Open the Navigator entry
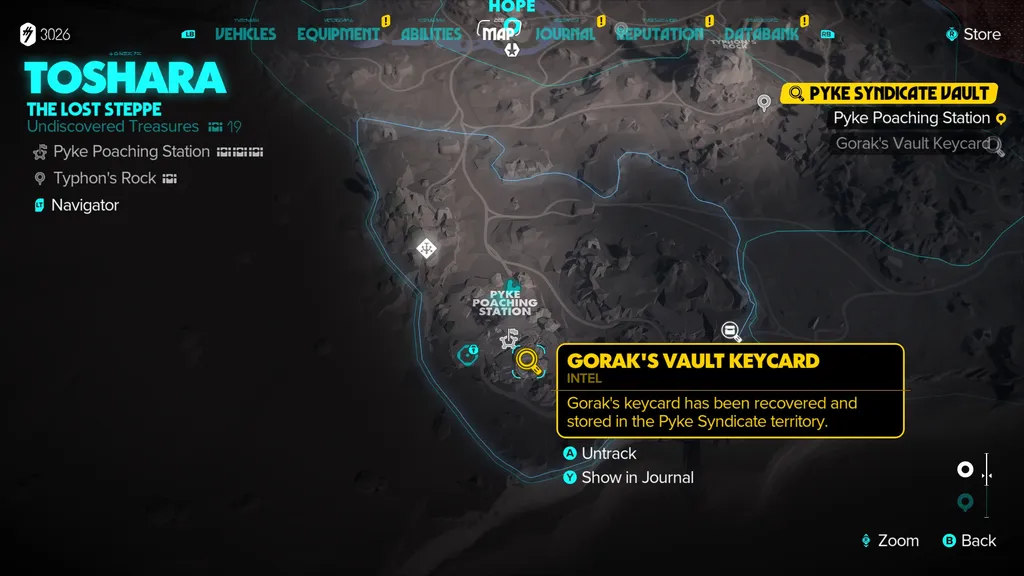 pos(85,205)
